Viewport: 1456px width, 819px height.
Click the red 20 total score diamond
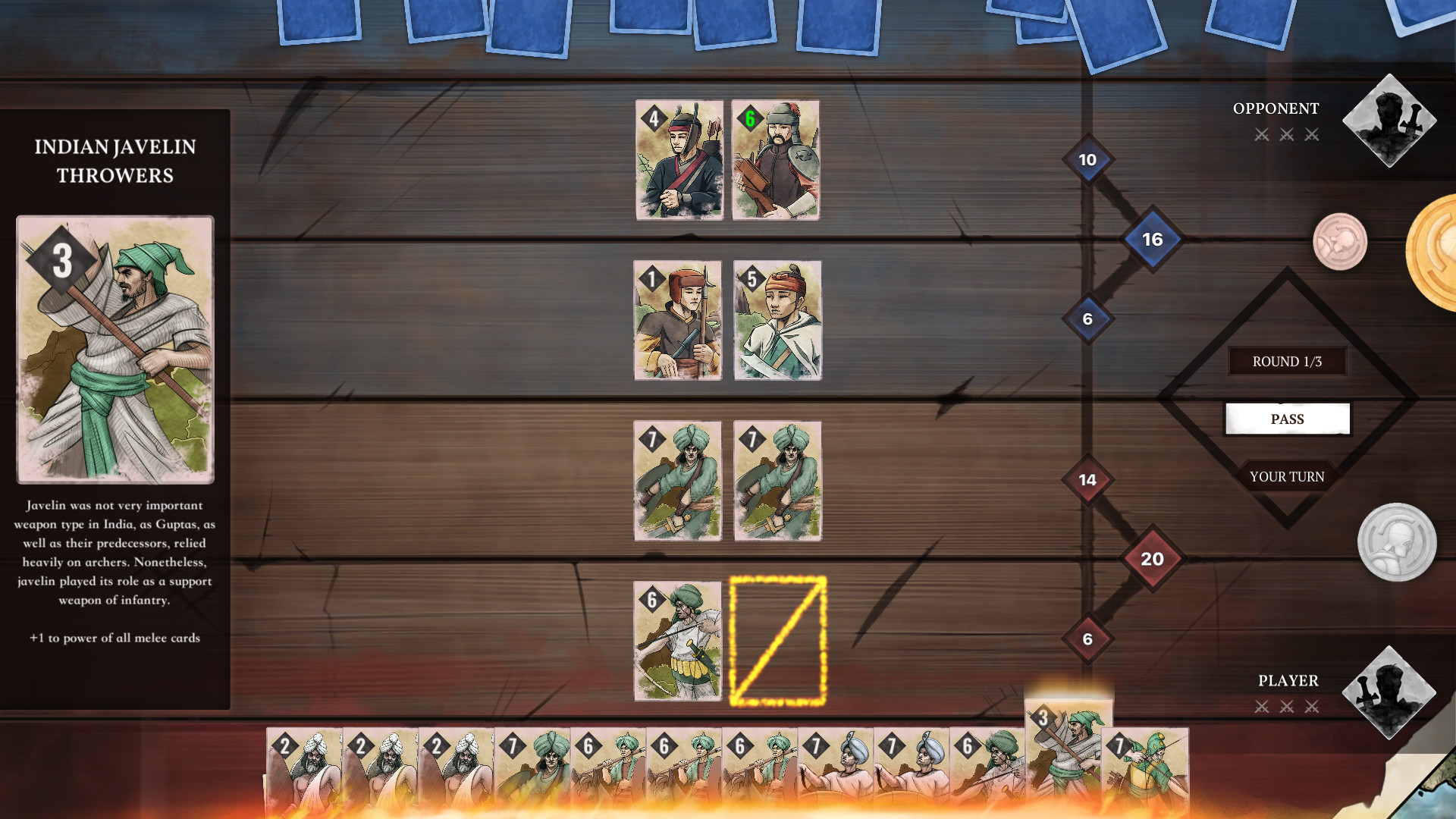(1153, 558)
